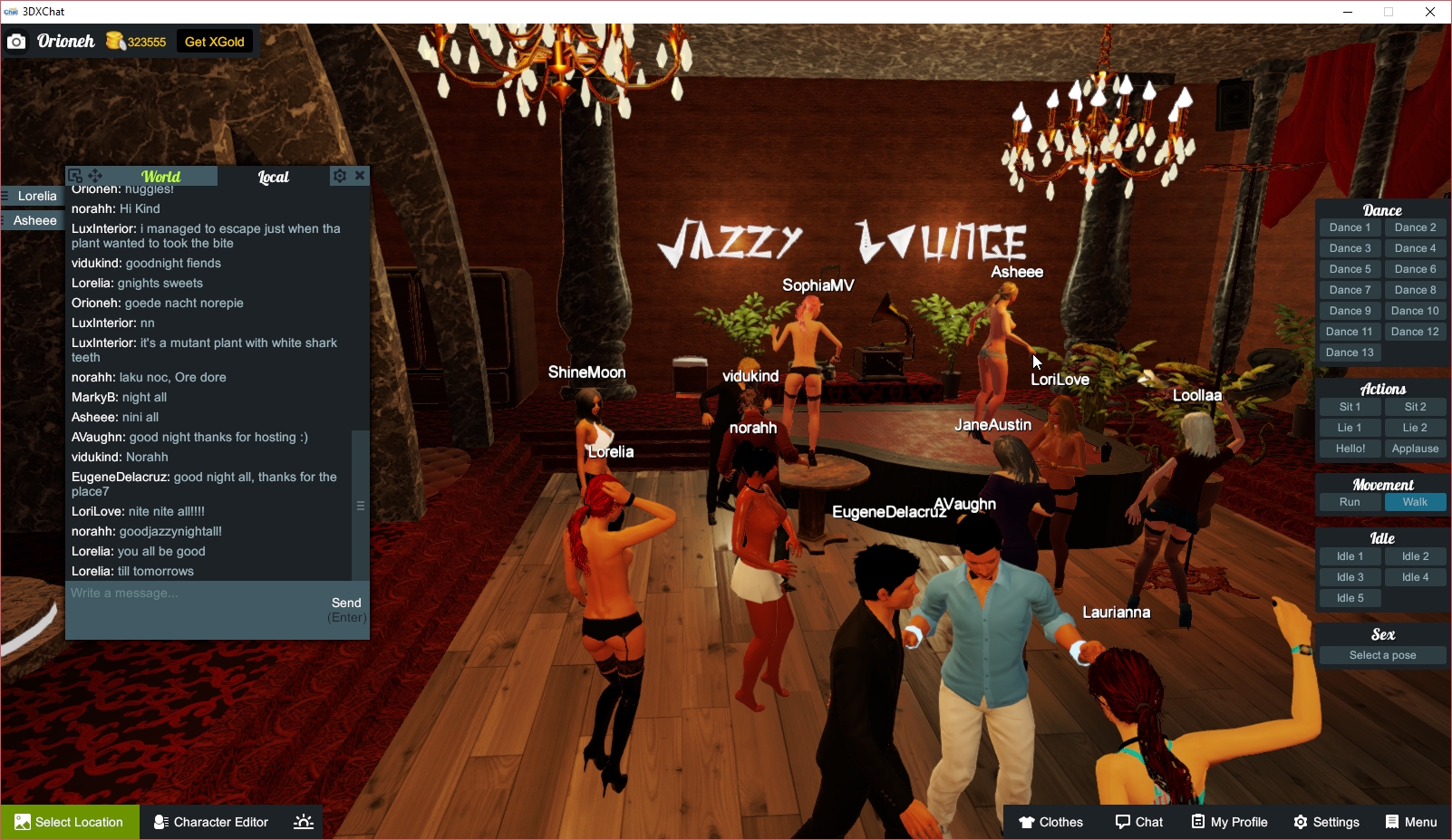Switch to the Local chat tab

pos(274,176)
